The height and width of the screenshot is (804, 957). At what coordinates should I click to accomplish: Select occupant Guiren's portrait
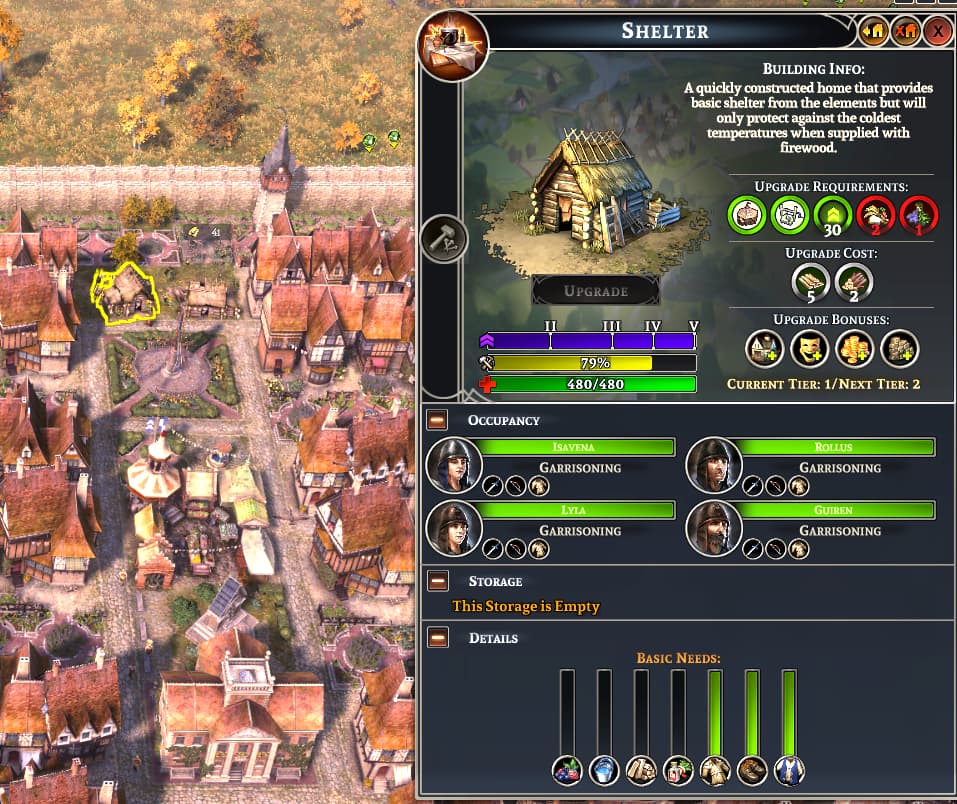[714, 528]
